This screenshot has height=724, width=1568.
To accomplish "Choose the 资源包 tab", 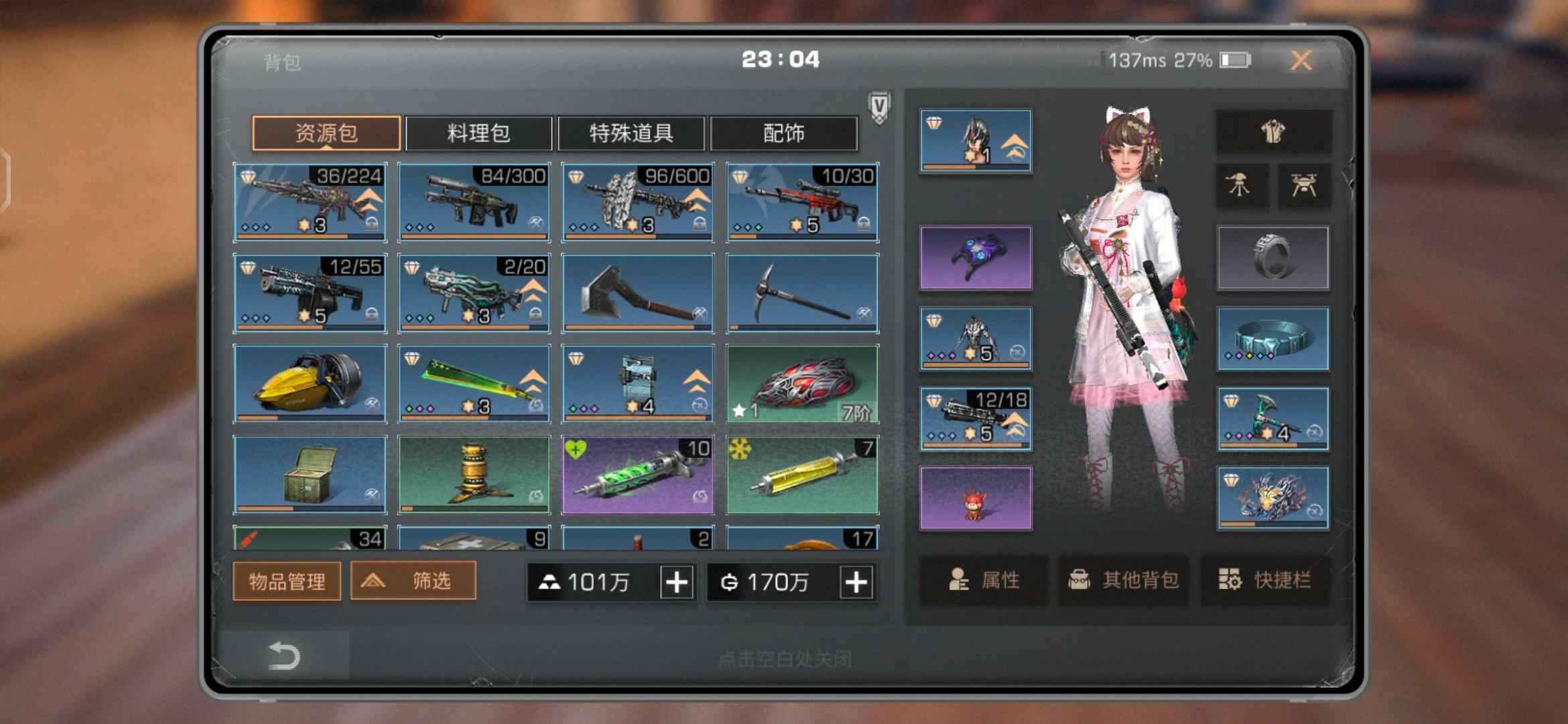I will 326,133.
